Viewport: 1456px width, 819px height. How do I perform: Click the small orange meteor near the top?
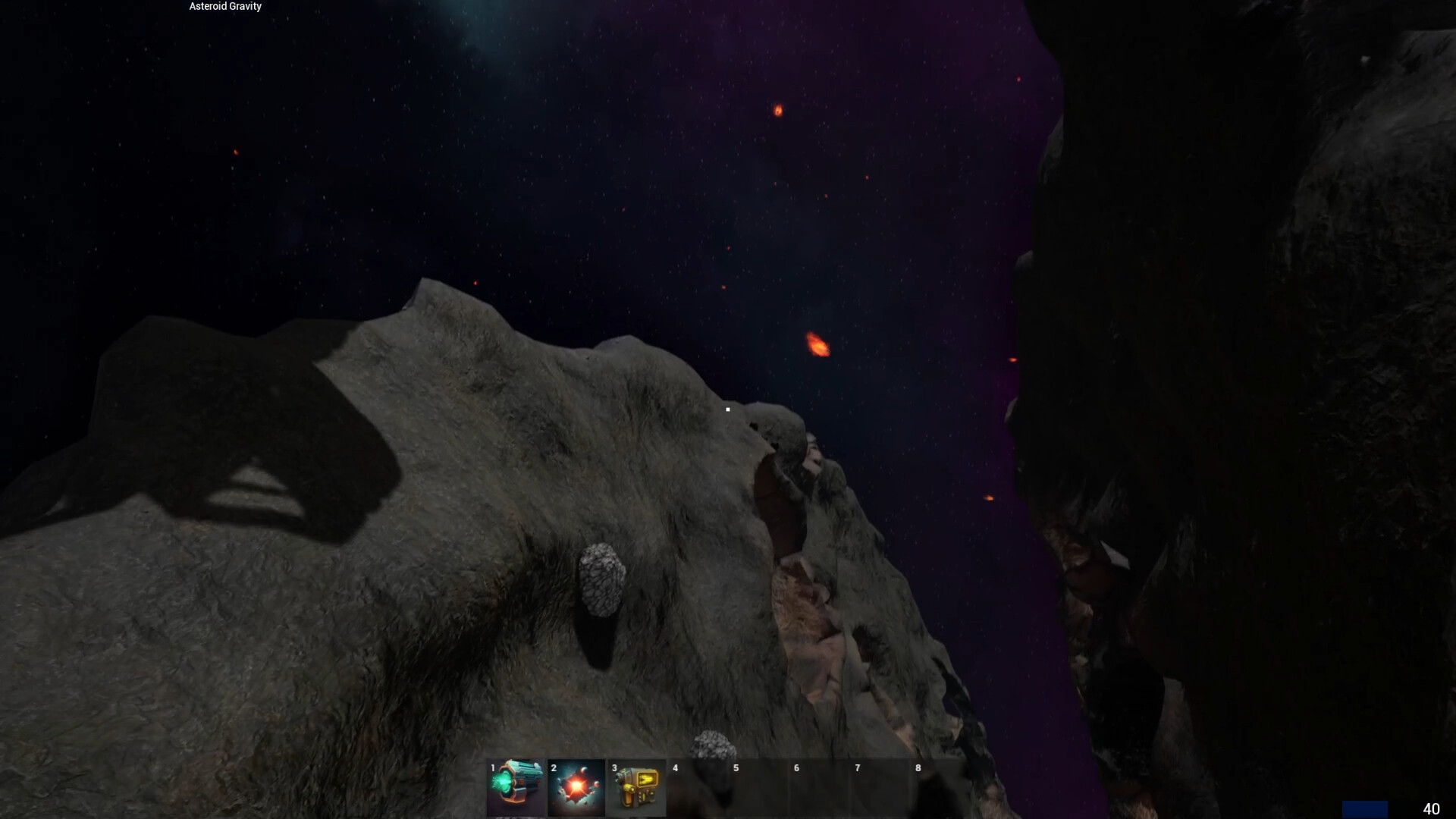pos(778,111)
